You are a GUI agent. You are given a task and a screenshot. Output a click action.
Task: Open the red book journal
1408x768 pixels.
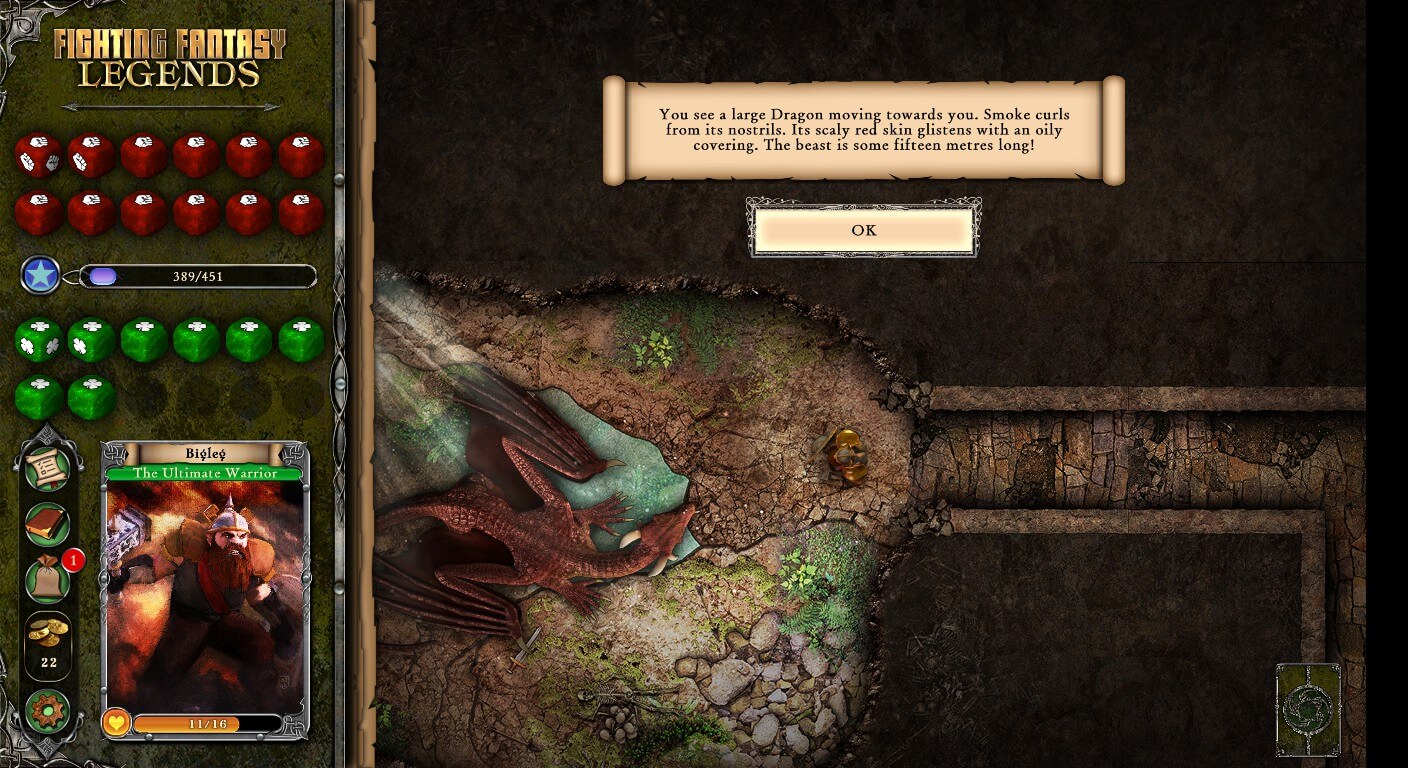(x=48, y=523)
